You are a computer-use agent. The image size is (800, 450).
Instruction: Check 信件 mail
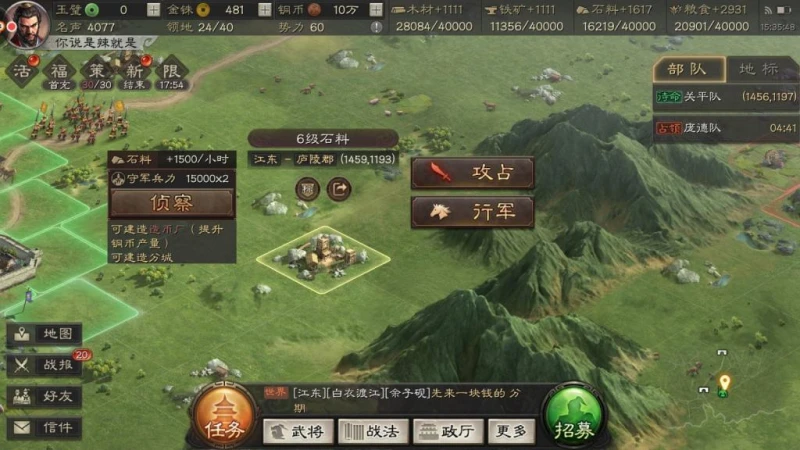[x=45, y=427]
